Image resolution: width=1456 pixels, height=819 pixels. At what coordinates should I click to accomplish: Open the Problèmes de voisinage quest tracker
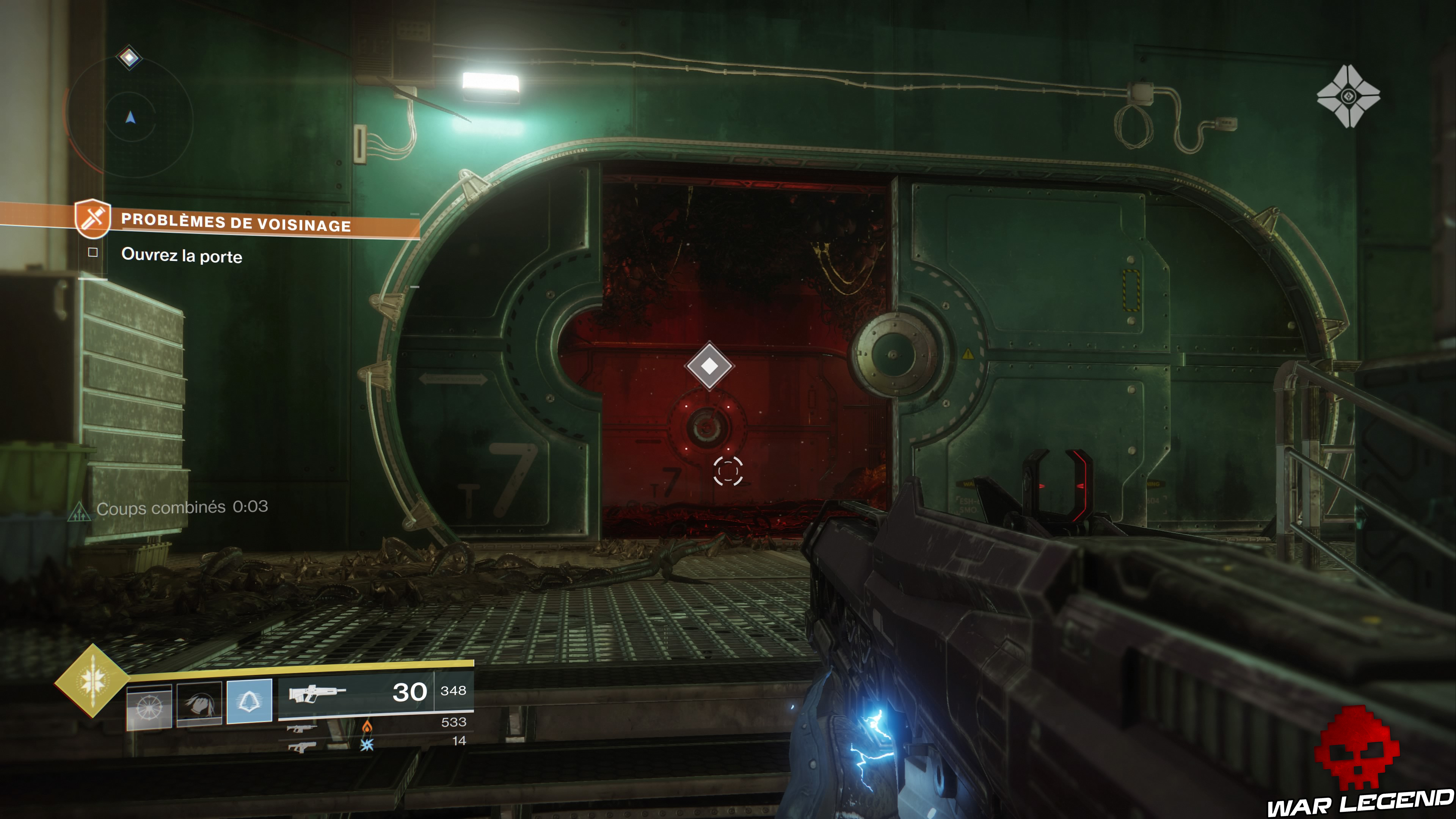tap(236, 222)
